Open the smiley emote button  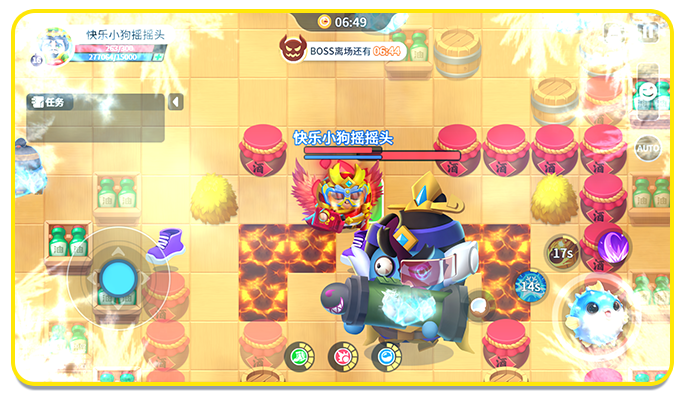click(x=648, y=94)
